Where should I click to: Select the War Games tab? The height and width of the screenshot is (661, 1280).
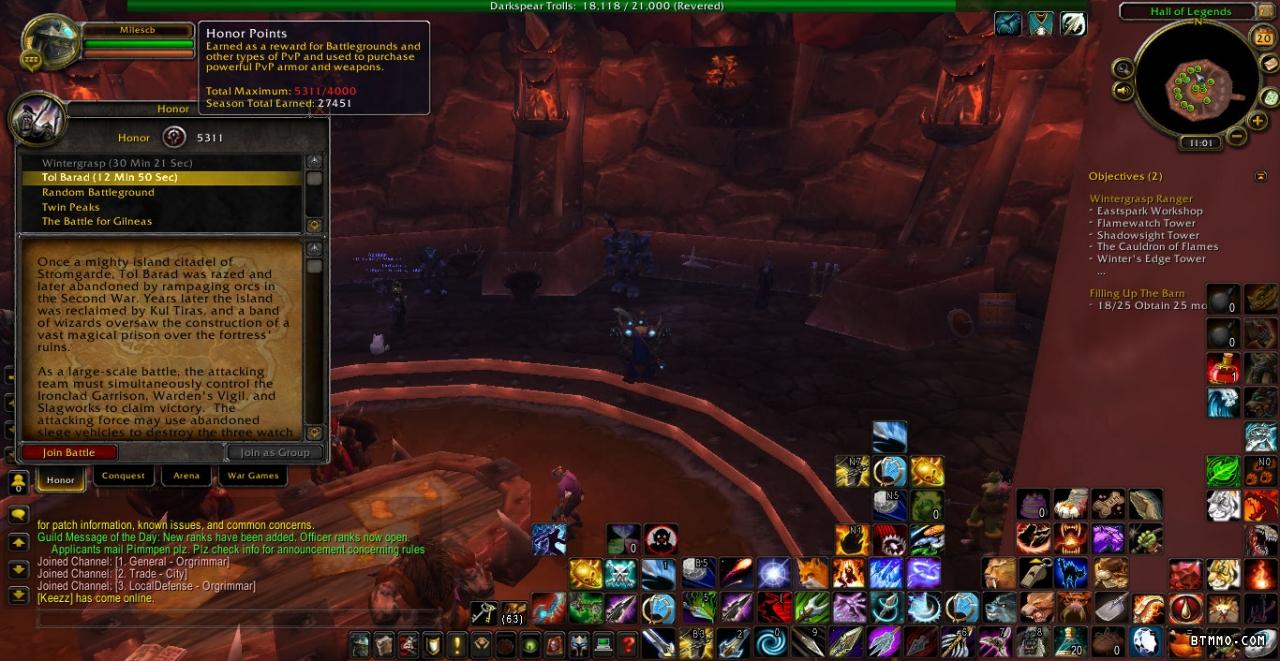(x=253, y=476)
